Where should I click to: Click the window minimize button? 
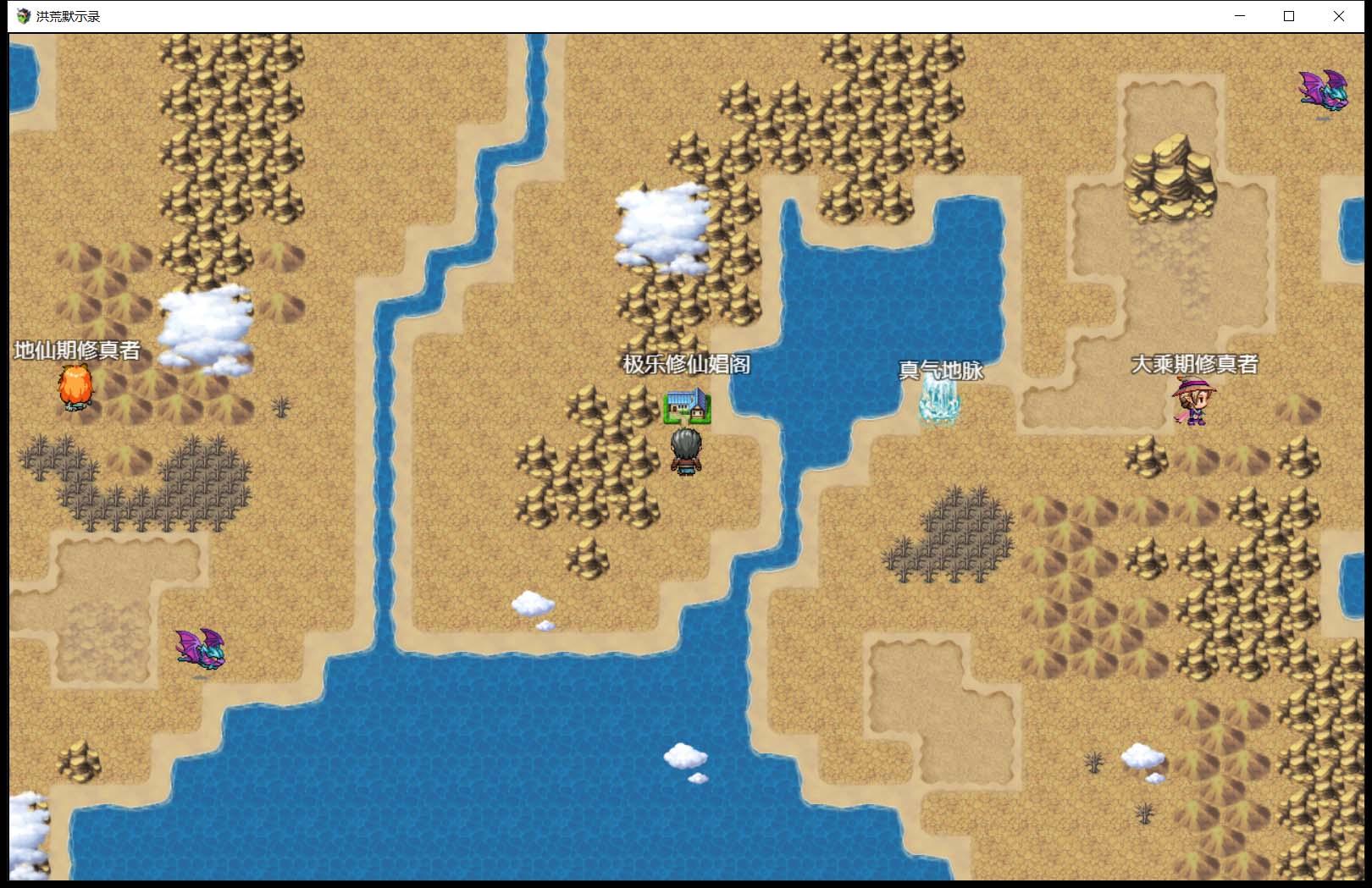[1239, 15]
